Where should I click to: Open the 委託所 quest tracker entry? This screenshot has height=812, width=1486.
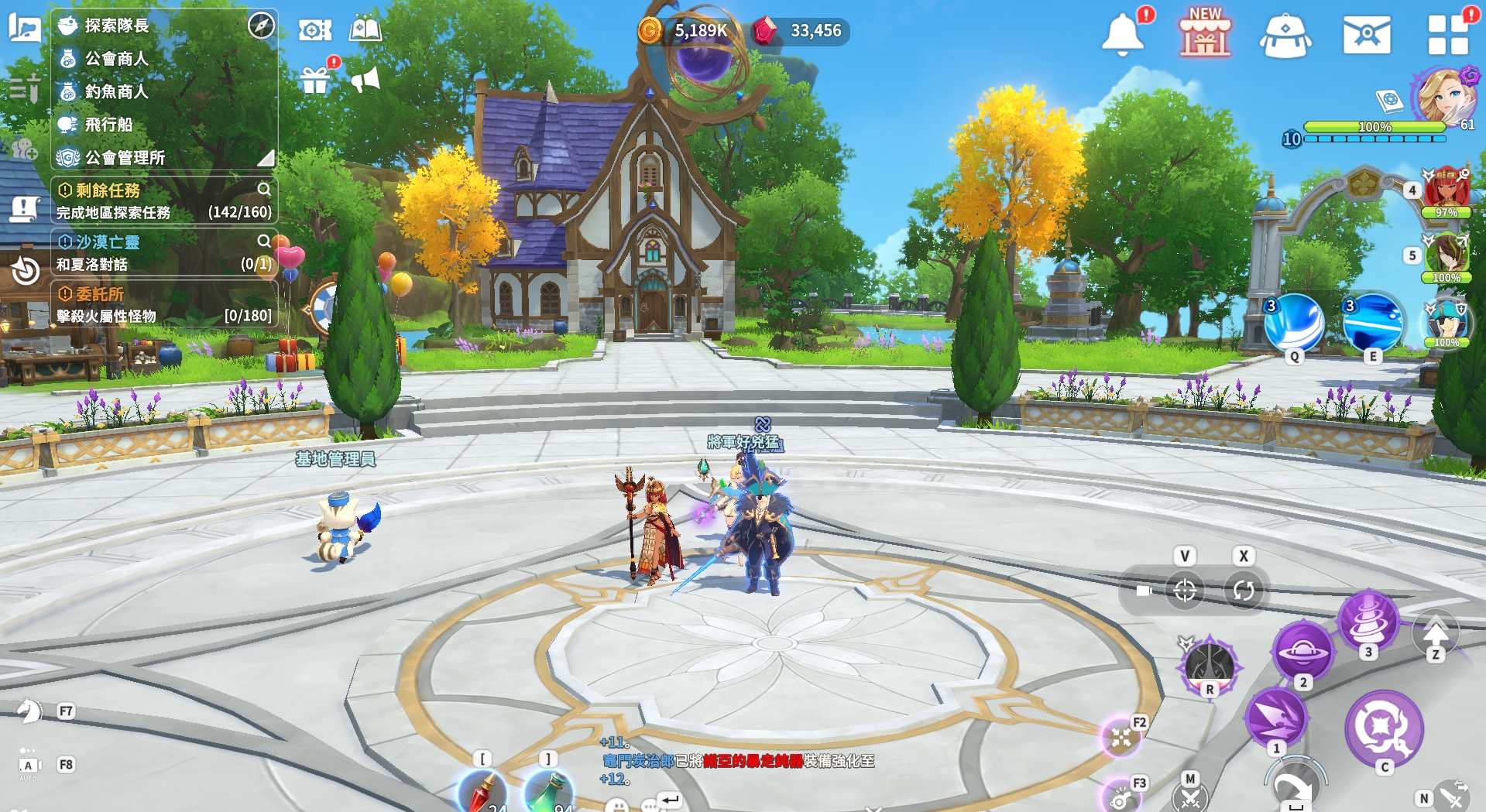point(100,294)
